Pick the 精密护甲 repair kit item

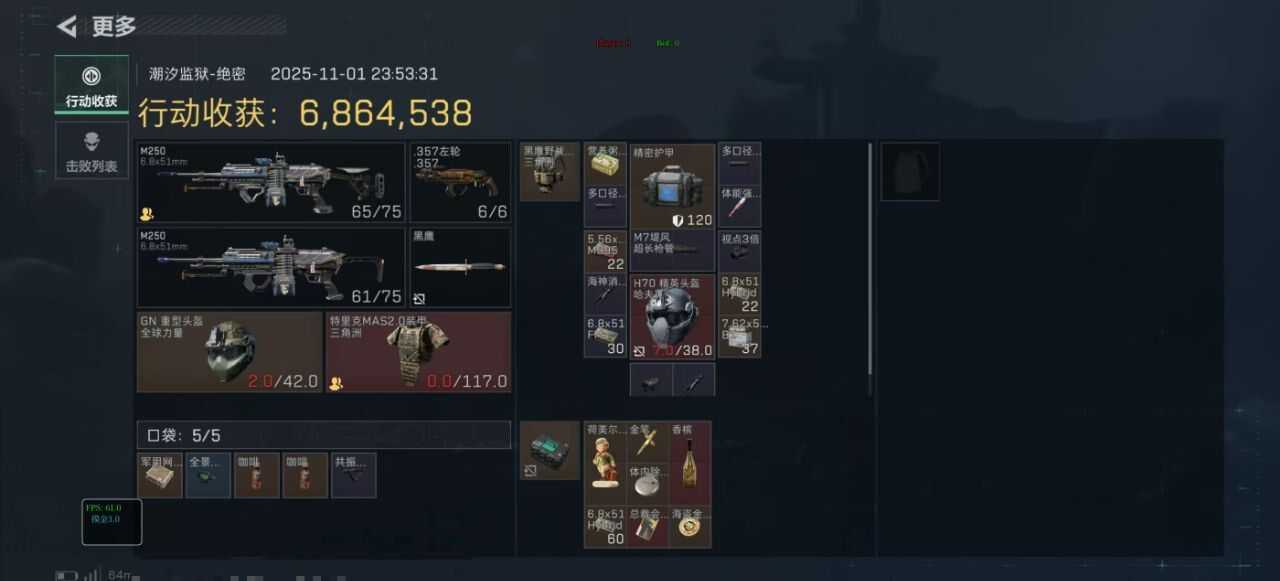672,186
